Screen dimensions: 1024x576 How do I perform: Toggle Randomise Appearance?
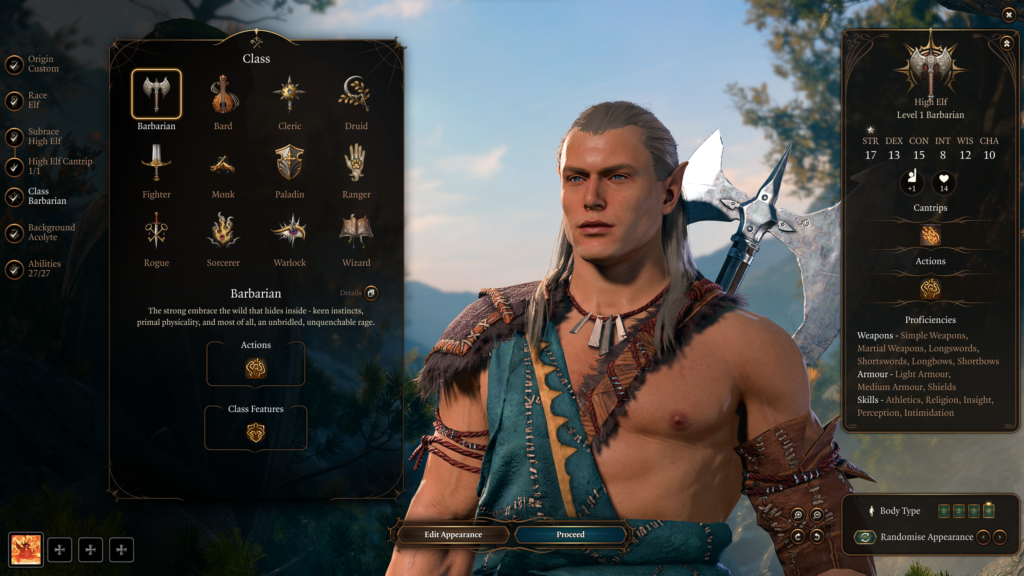click(865, 537)
